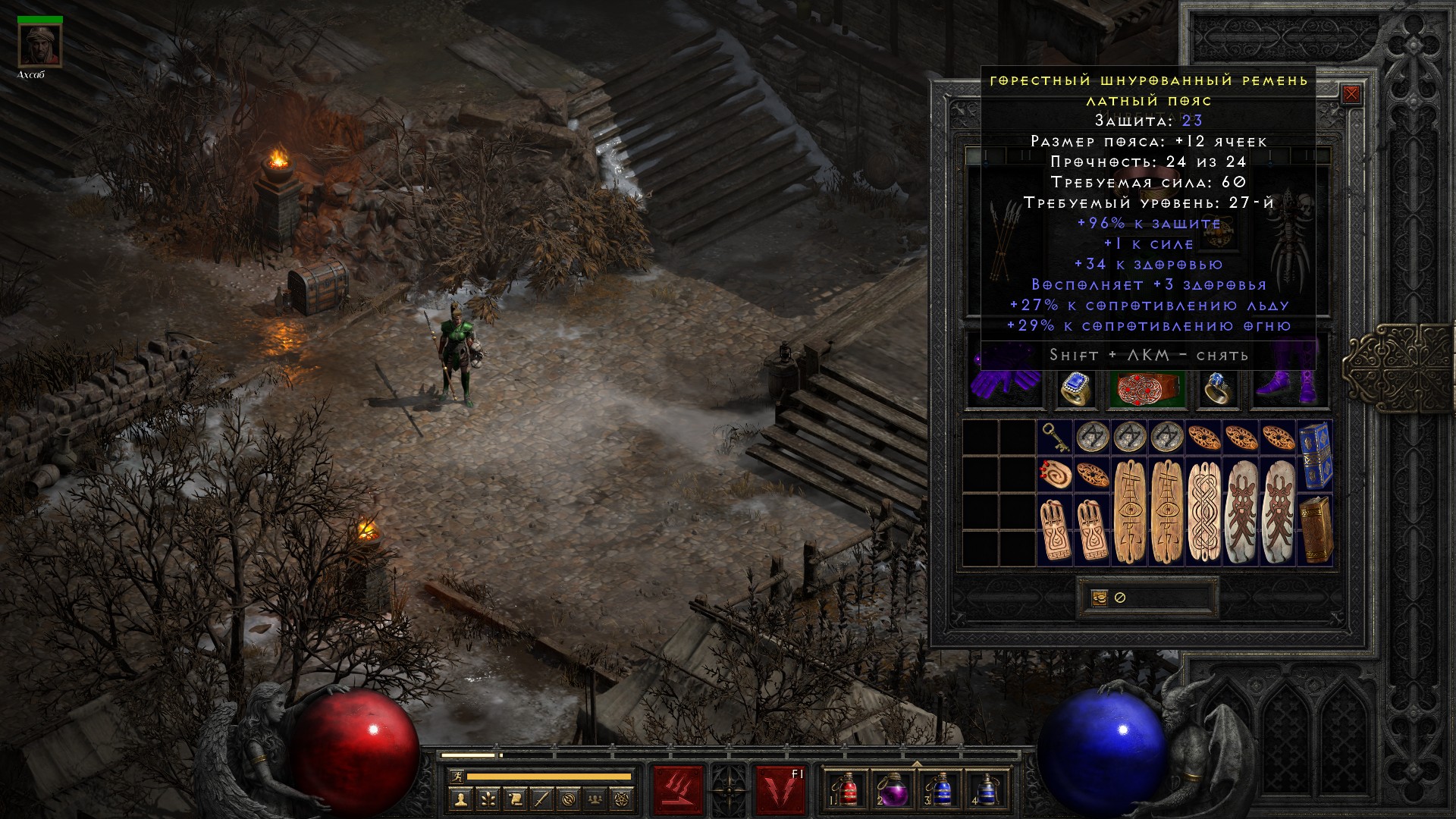Open the quest log scroll button
The height and width of the screenshot is (819, 1456).
tap(515, 799)
